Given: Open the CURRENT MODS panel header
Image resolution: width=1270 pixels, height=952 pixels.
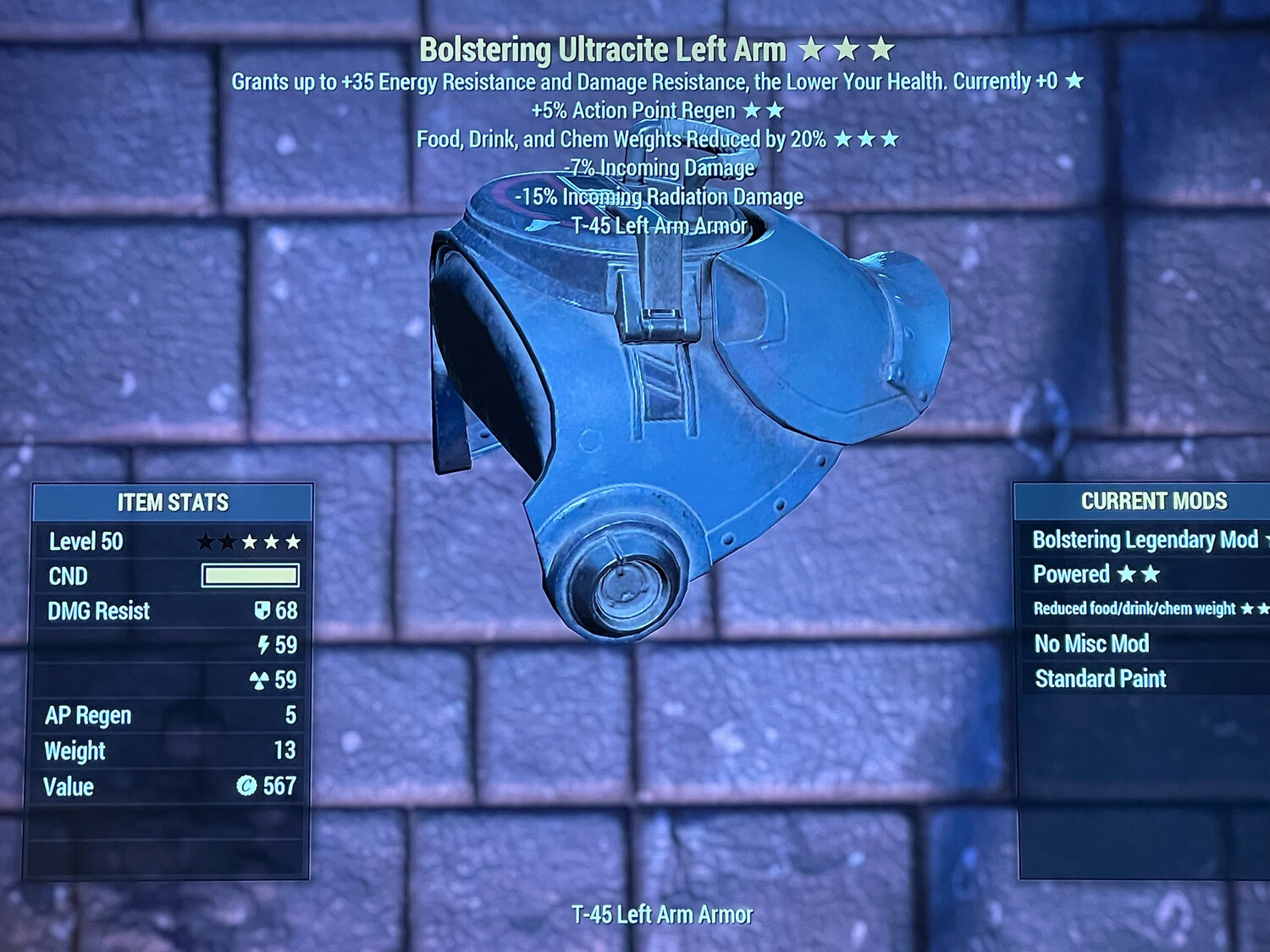Looking at the screenshot, I should click(x=1156, y=500).
